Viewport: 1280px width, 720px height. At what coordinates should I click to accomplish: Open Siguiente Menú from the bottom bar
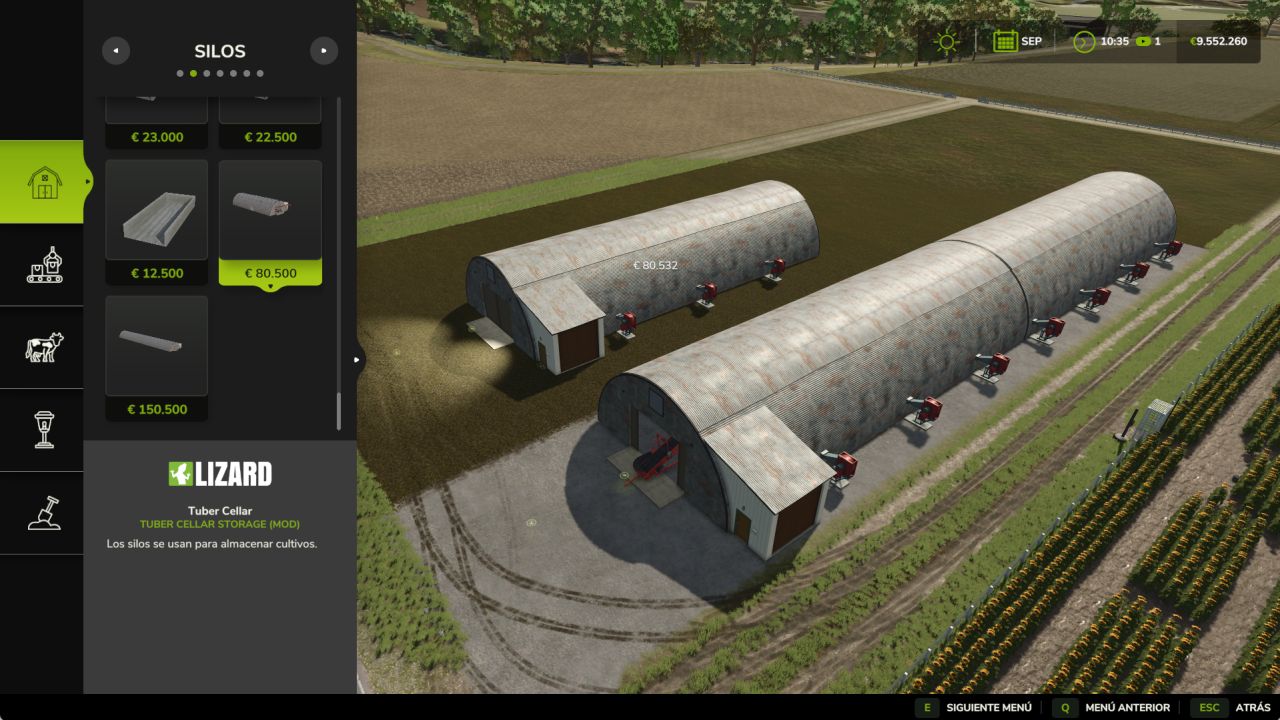[989, 706]
